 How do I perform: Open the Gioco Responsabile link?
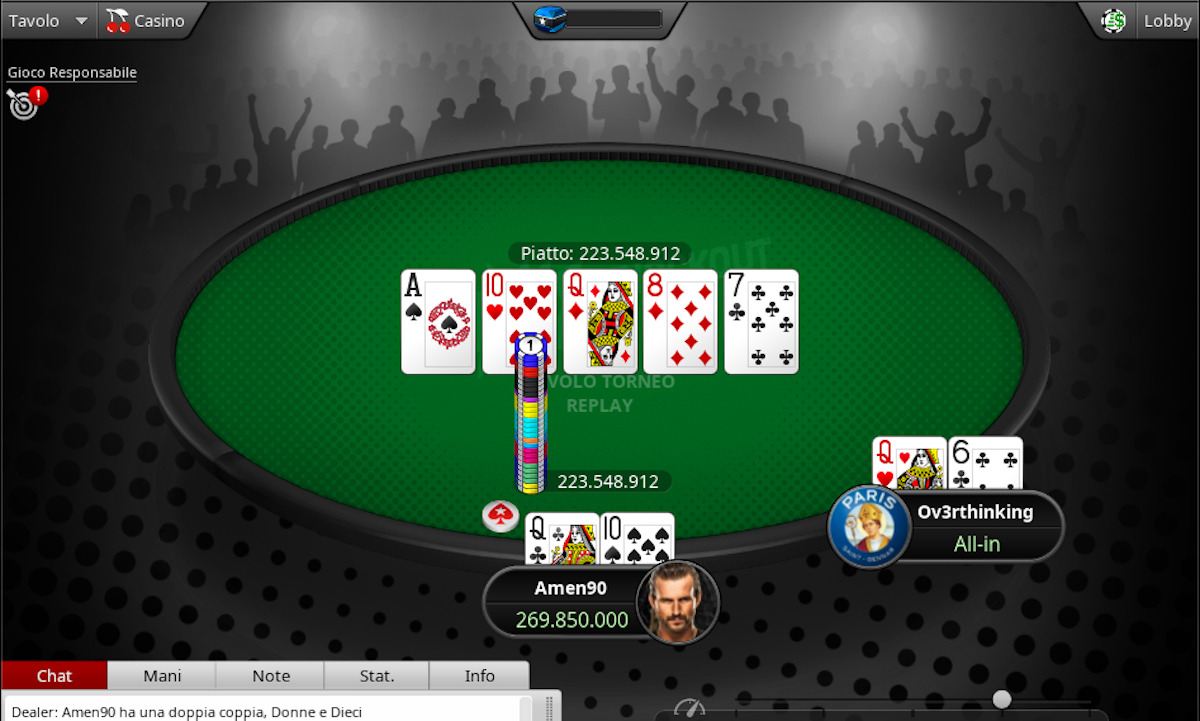72,72
